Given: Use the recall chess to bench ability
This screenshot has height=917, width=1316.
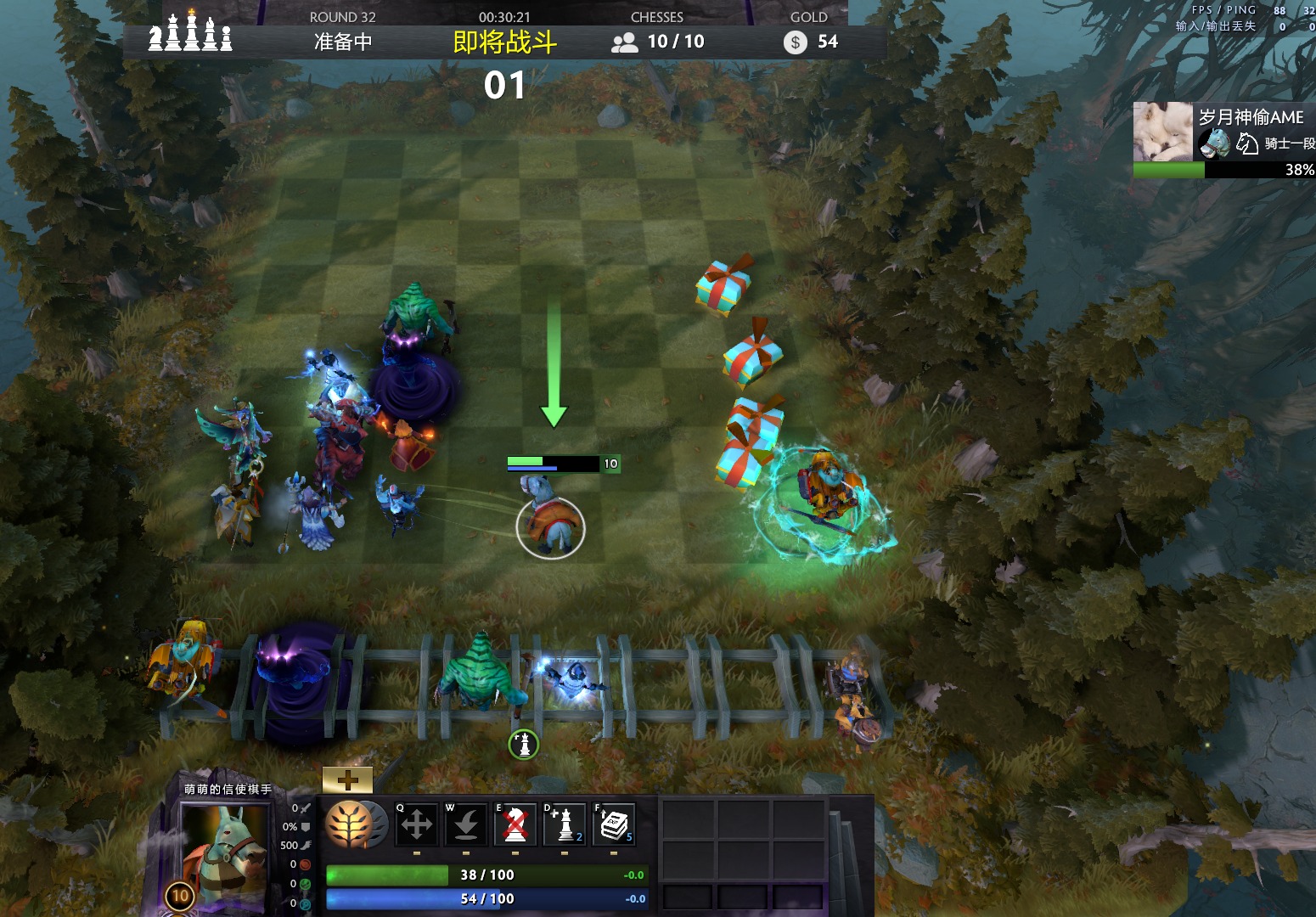Looking at the screenshot, I should 465,824.
